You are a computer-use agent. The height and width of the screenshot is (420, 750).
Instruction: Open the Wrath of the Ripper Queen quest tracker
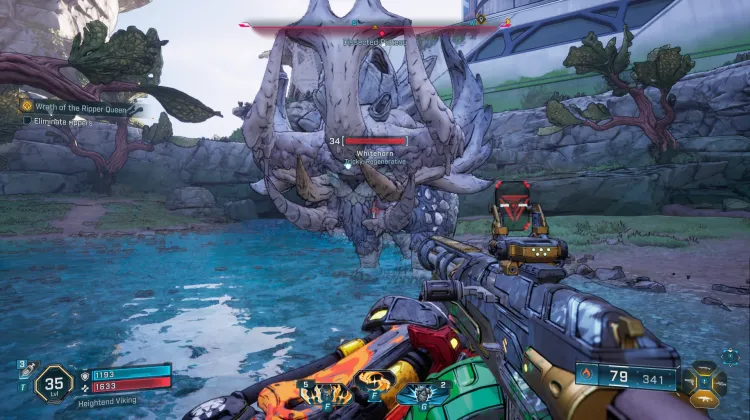(x=82, y=105)
